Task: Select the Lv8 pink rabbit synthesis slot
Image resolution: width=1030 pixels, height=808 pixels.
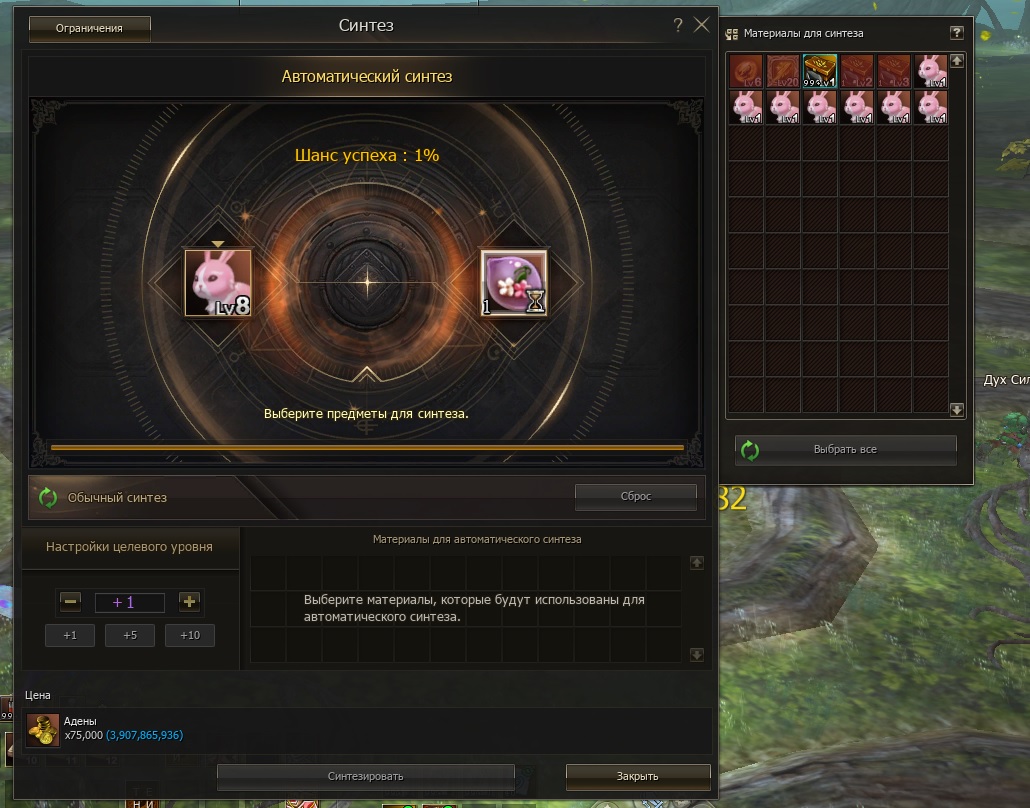Action: (x=218, y=284)
